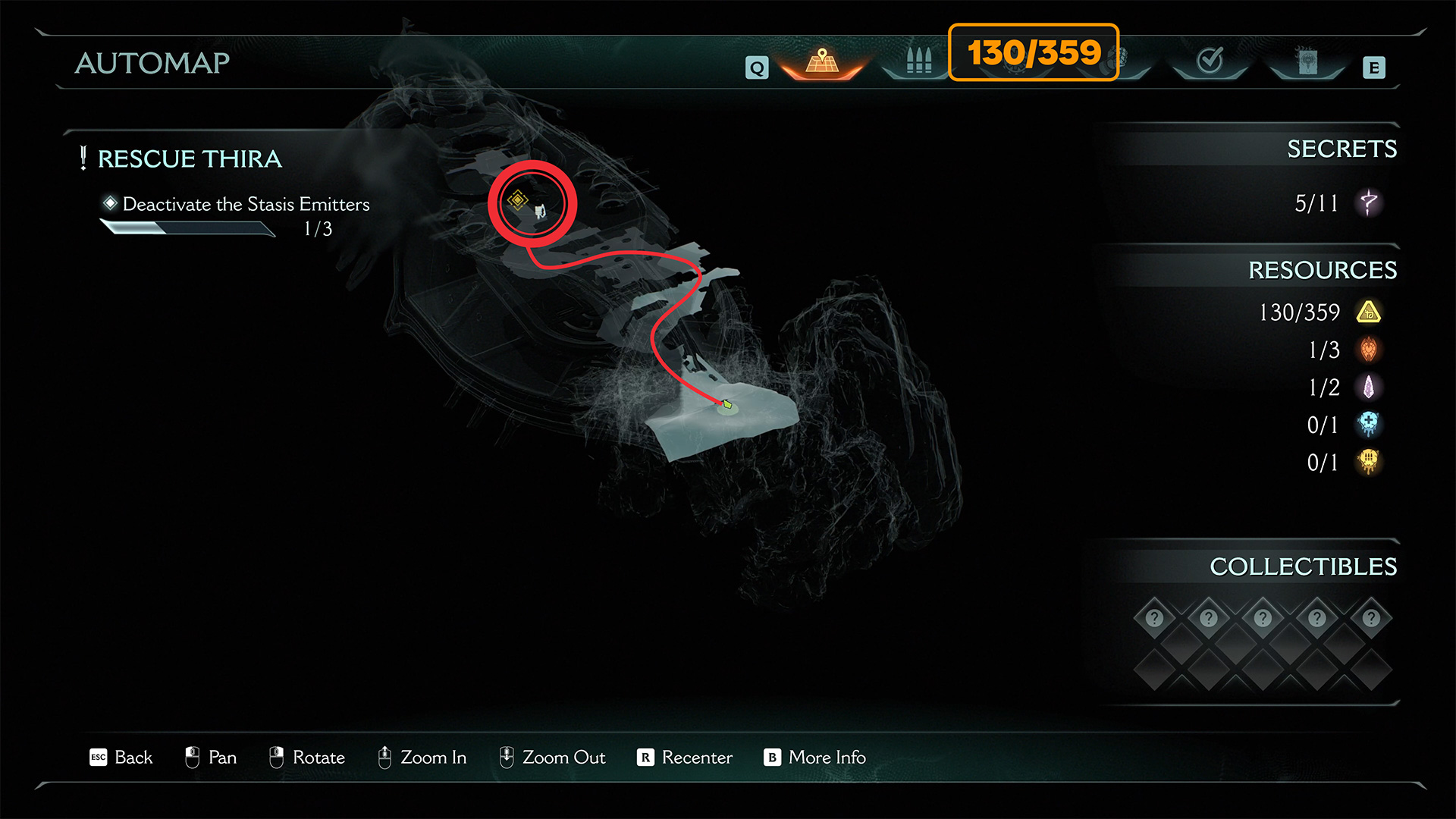Select the Rescue Thira mission title
The height and width of the screenshot is (819, 1456).
190,158
